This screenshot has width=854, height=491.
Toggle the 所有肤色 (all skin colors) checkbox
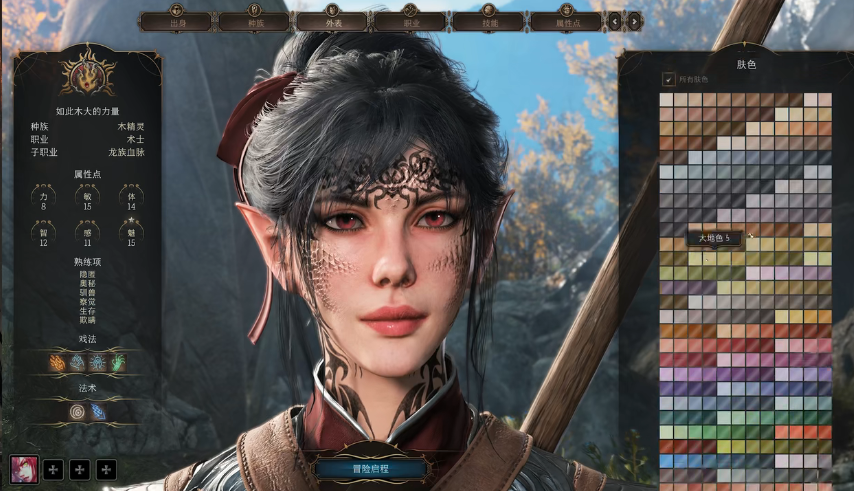click(x=669, y=79)
